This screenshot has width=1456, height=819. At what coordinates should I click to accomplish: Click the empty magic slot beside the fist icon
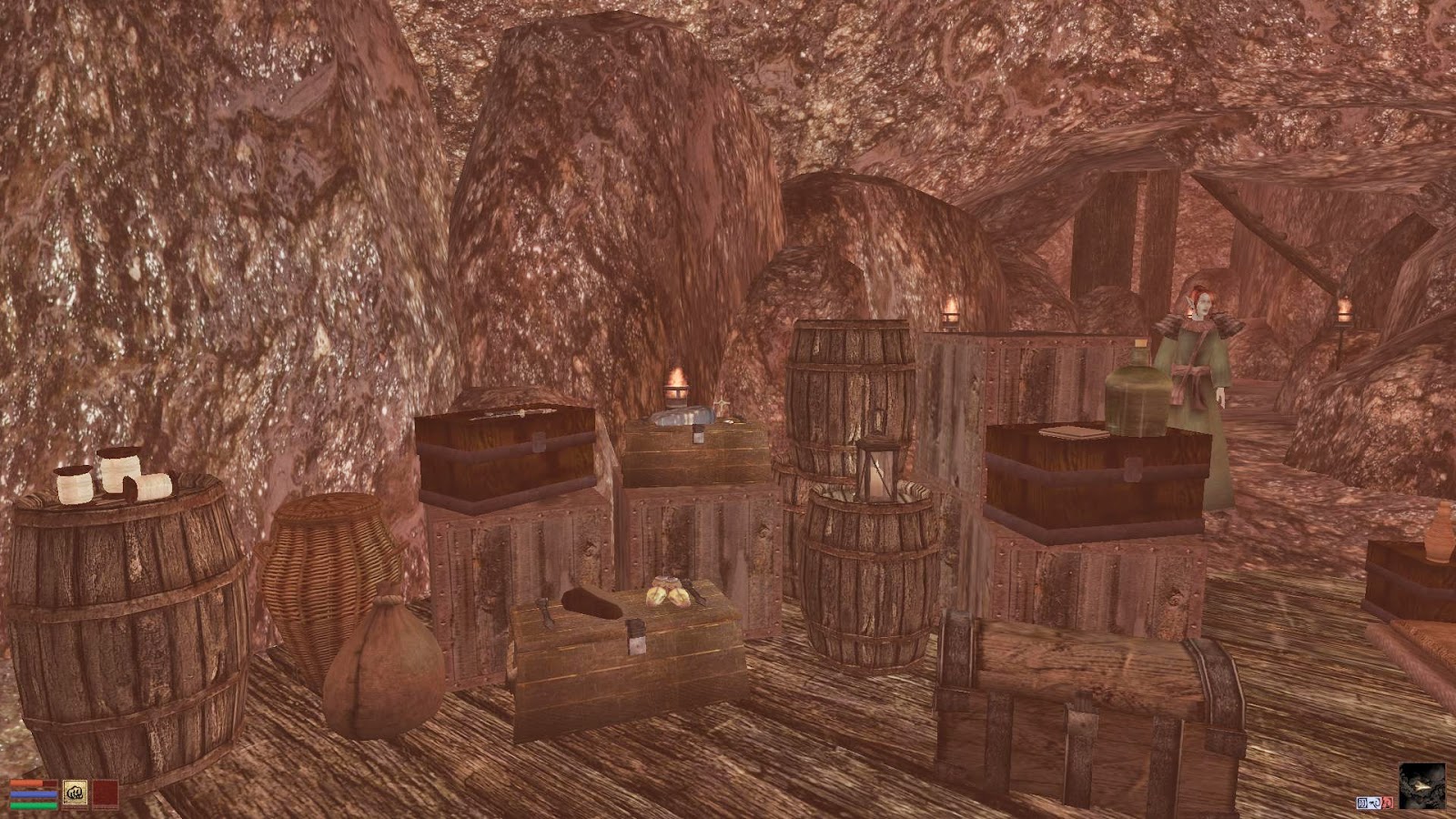(105, 794)
